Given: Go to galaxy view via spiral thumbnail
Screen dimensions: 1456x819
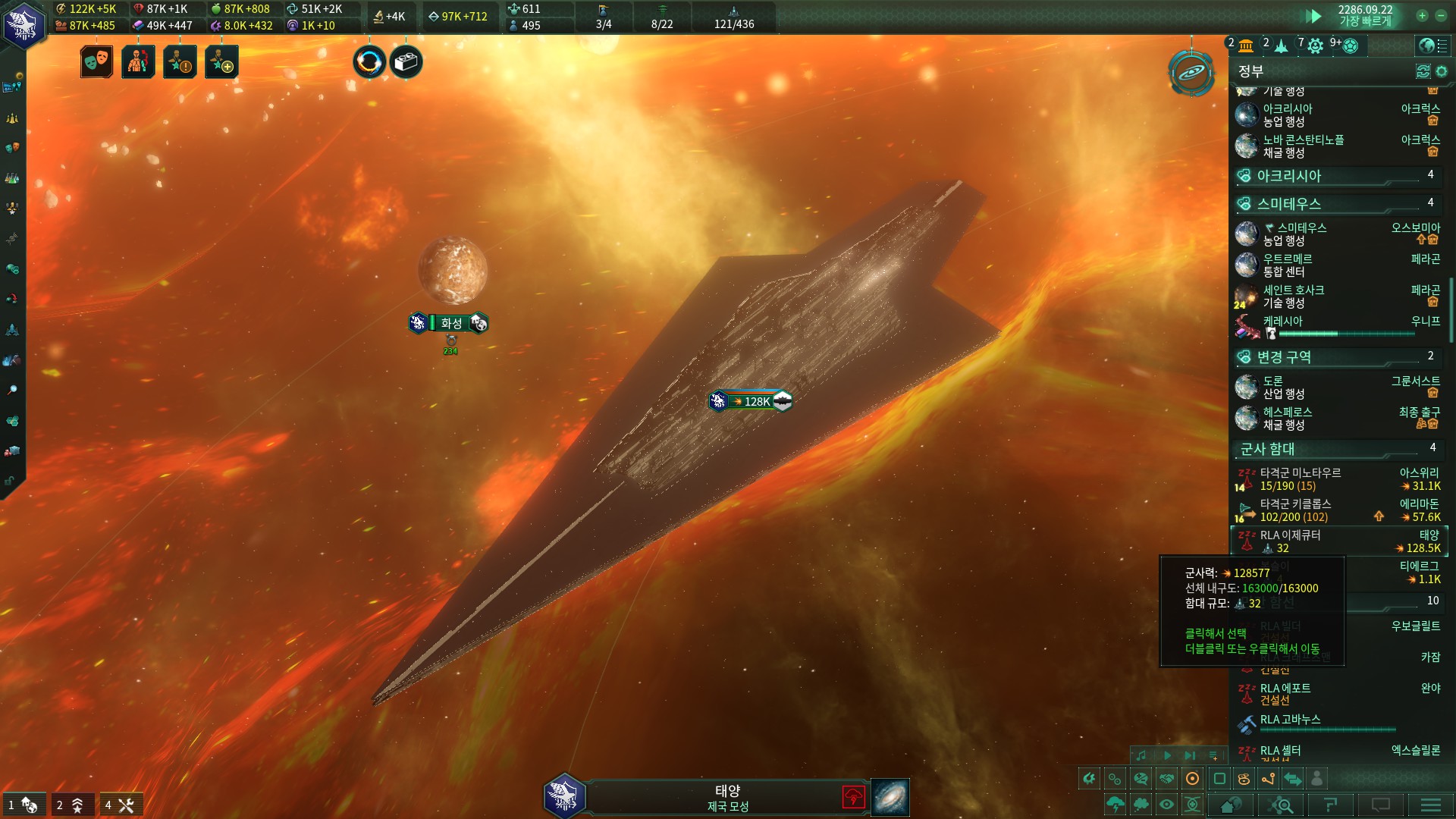Looking at the screenshot, I should (890, 797).
